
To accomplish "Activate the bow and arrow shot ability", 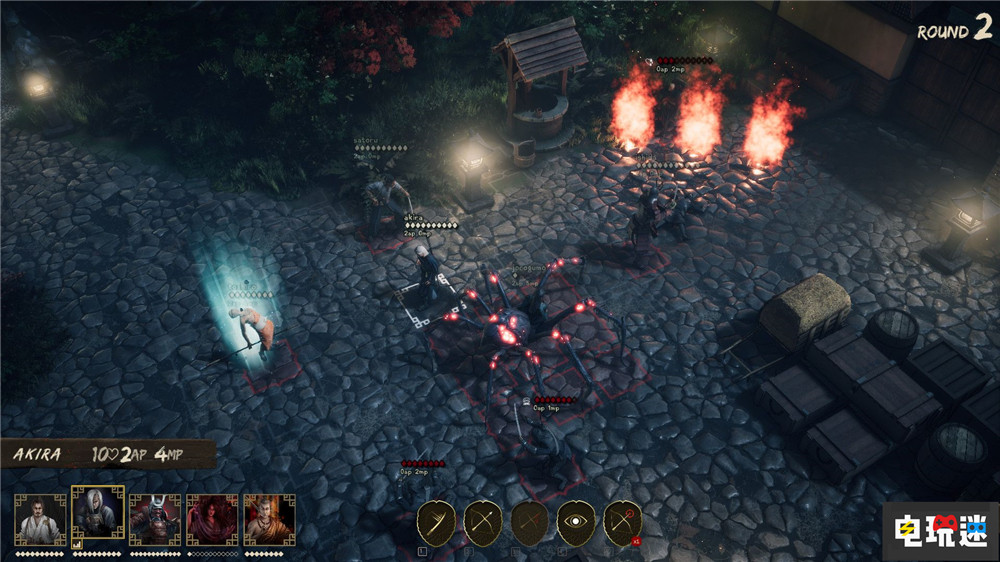I will (x=483, y=522).
